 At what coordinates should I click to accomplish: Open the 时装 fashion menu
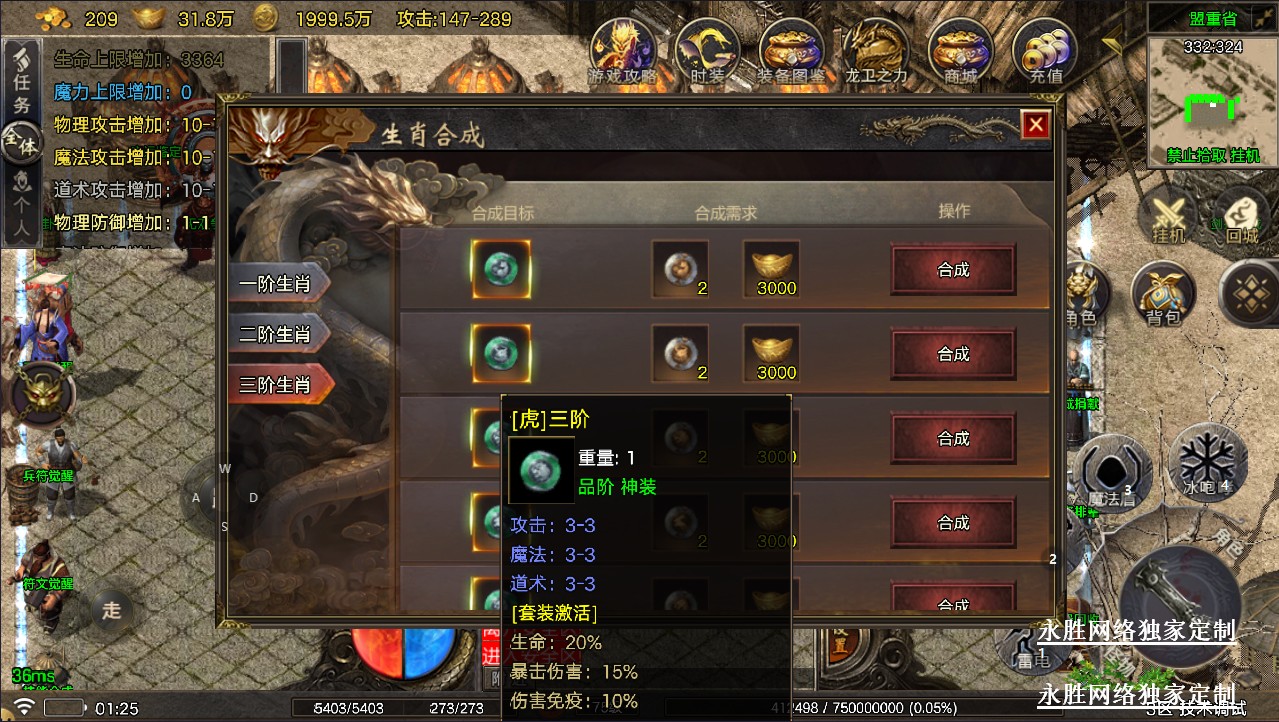[708, 52]
